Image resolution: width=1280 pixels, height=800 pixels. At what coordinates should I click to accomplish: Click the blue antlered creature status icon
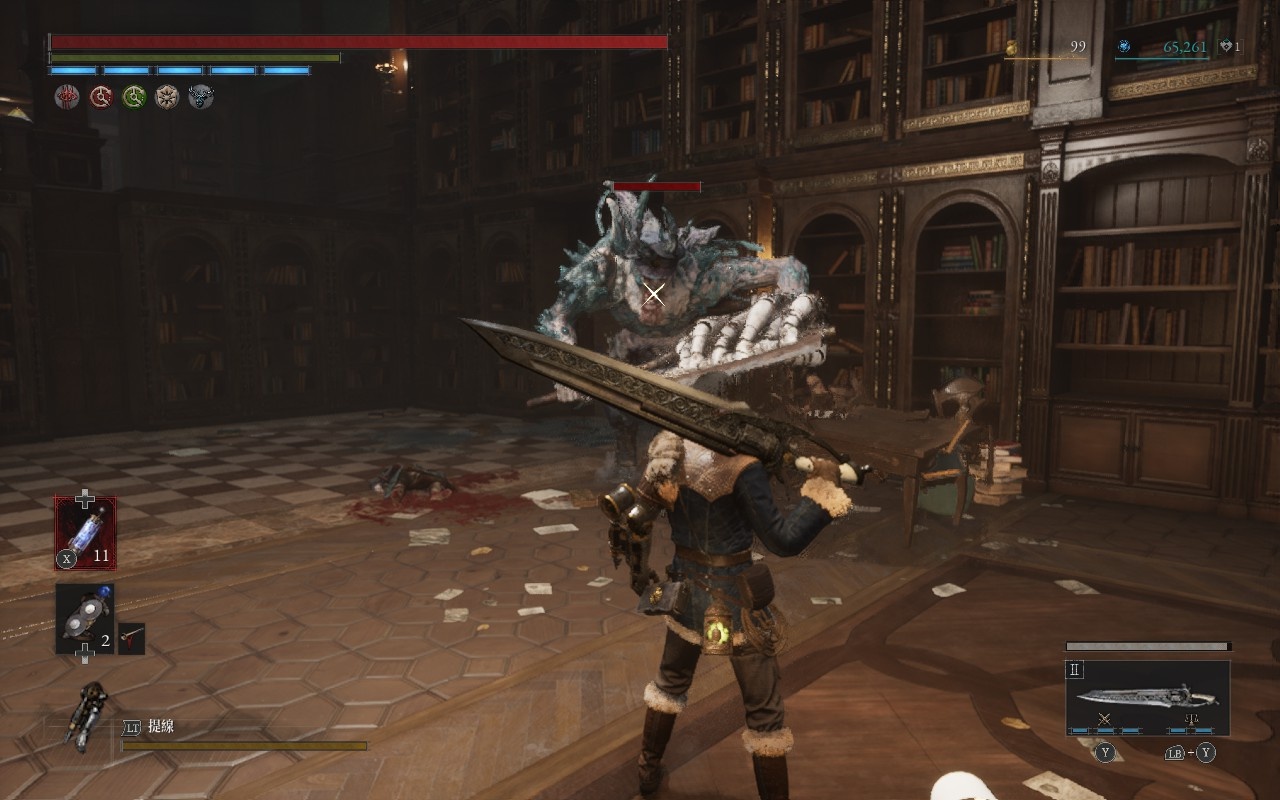(201, 96)
